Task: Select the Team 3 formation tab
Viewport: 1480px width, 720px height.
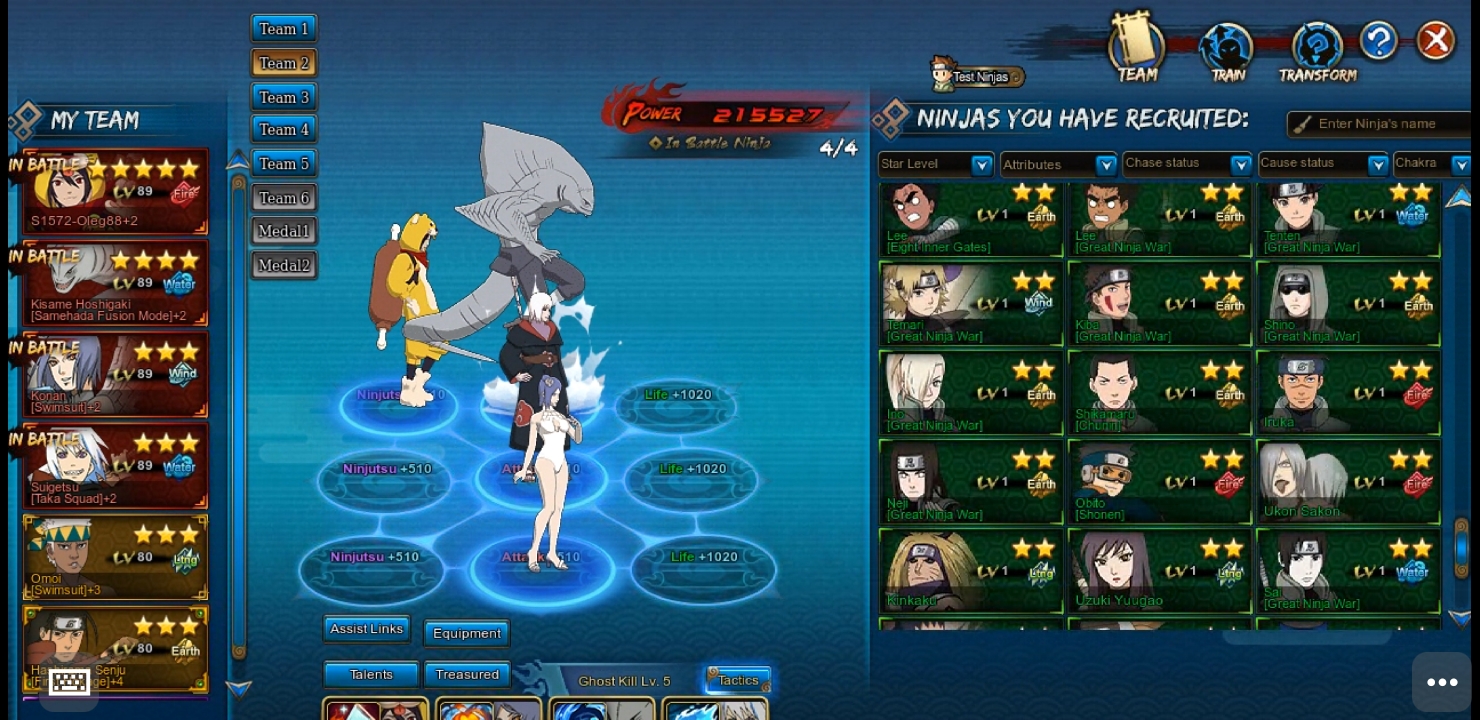Action: click(x=284, y=97)
